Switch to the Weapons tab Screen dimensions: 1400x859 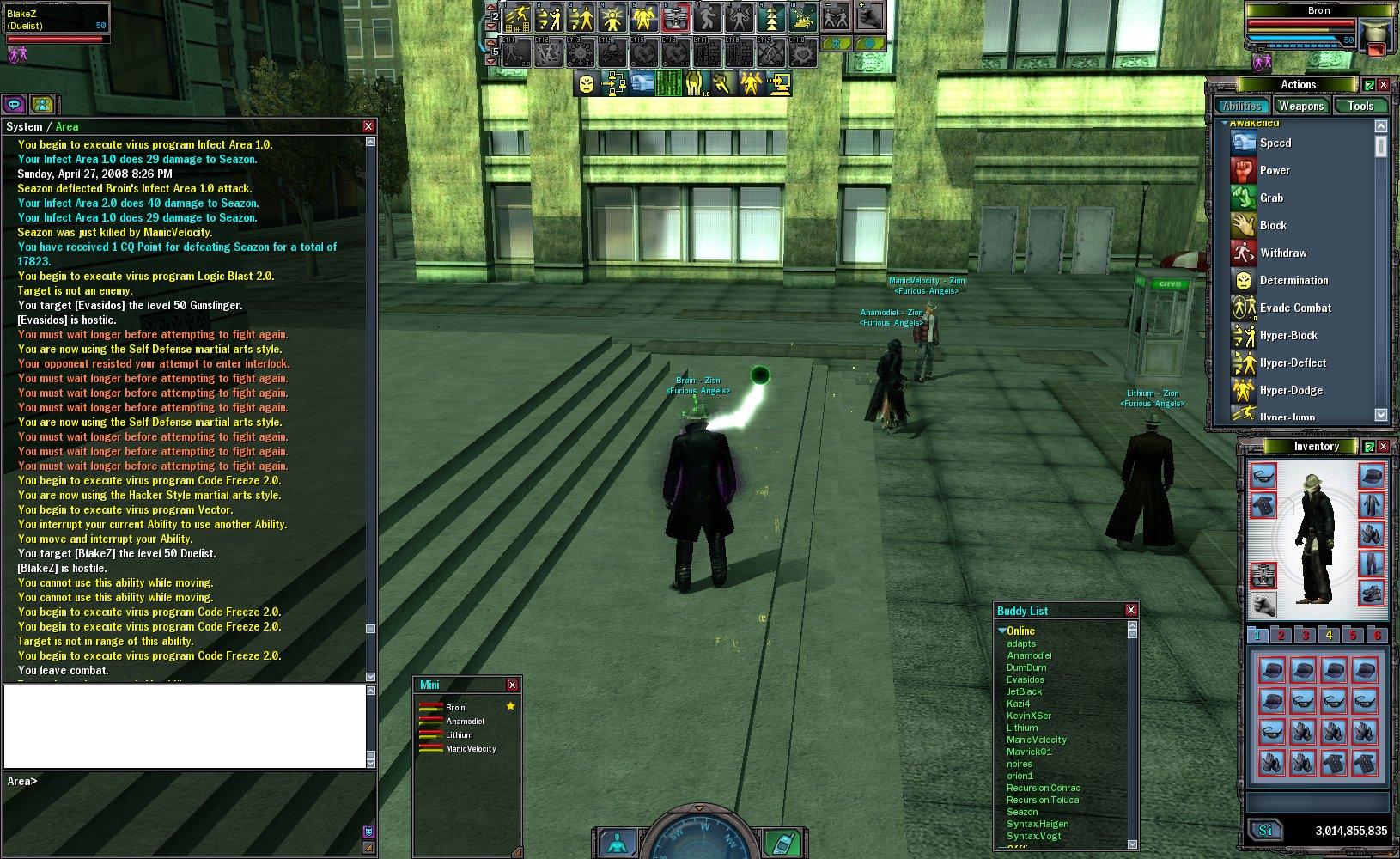(1300, 106)
